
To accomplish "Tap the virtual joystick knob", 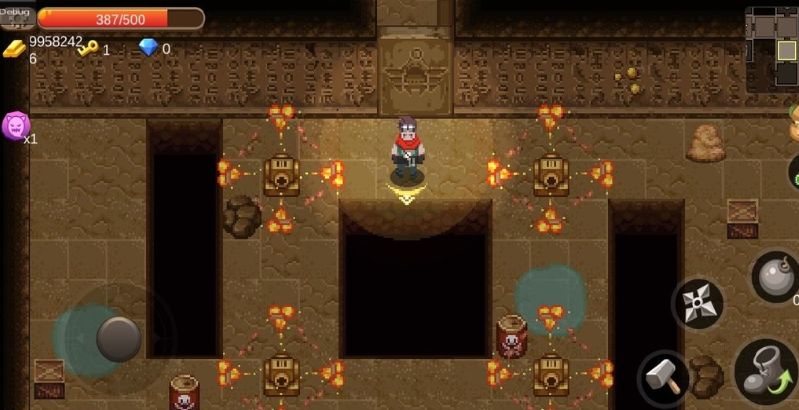I will tap(118, 338).
